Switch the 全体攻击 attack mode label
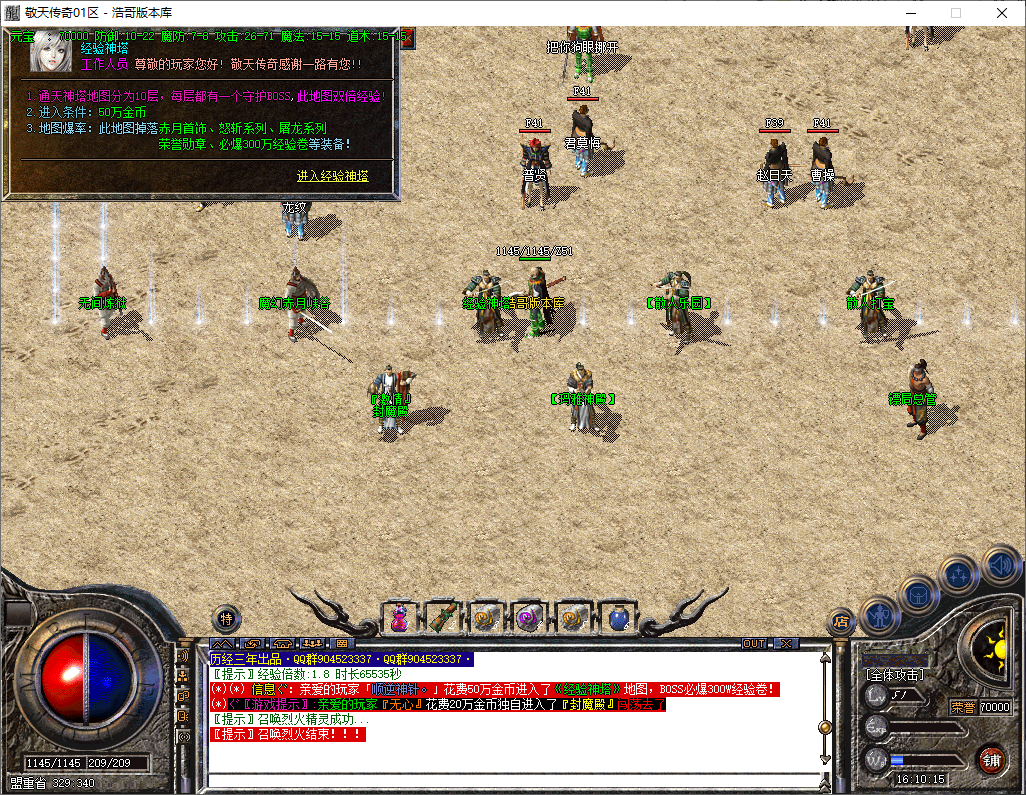The image size is (1026, 795). coord(895,675)
